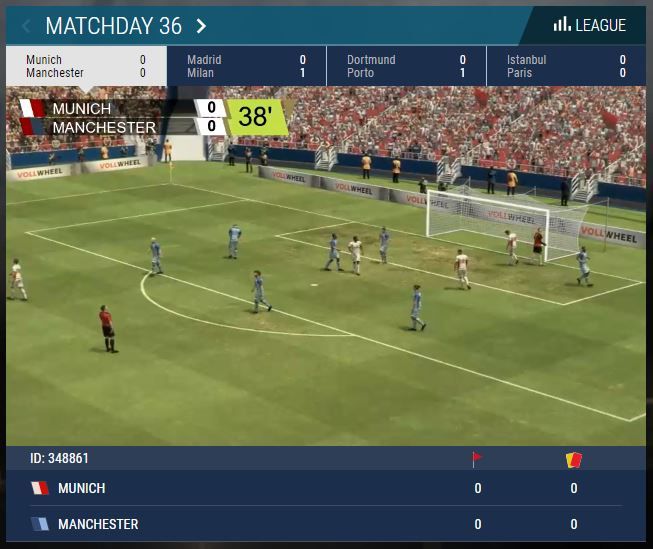This screenshot has width=653, height=549.
Task: View the Istanbul vs Paris match
Action: 566,66
